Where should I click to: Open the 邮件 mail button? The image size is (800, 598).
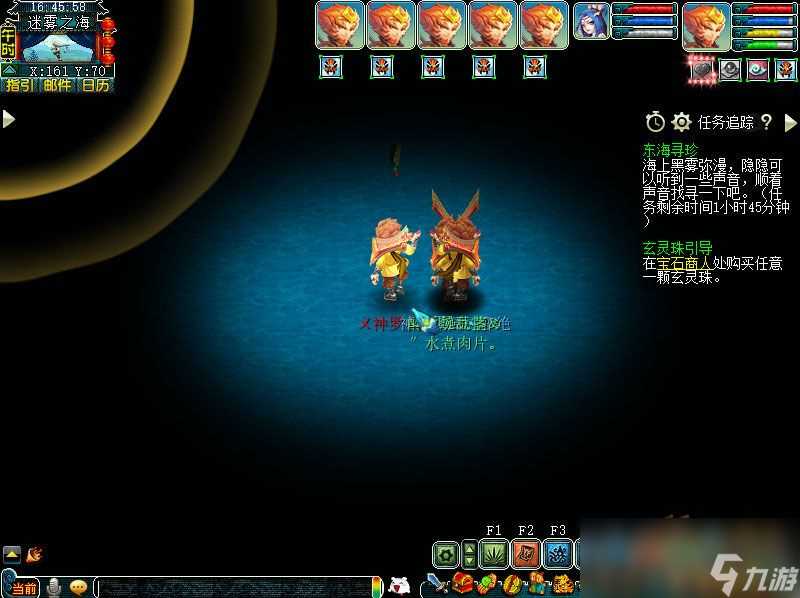click(x=57, y=85)
